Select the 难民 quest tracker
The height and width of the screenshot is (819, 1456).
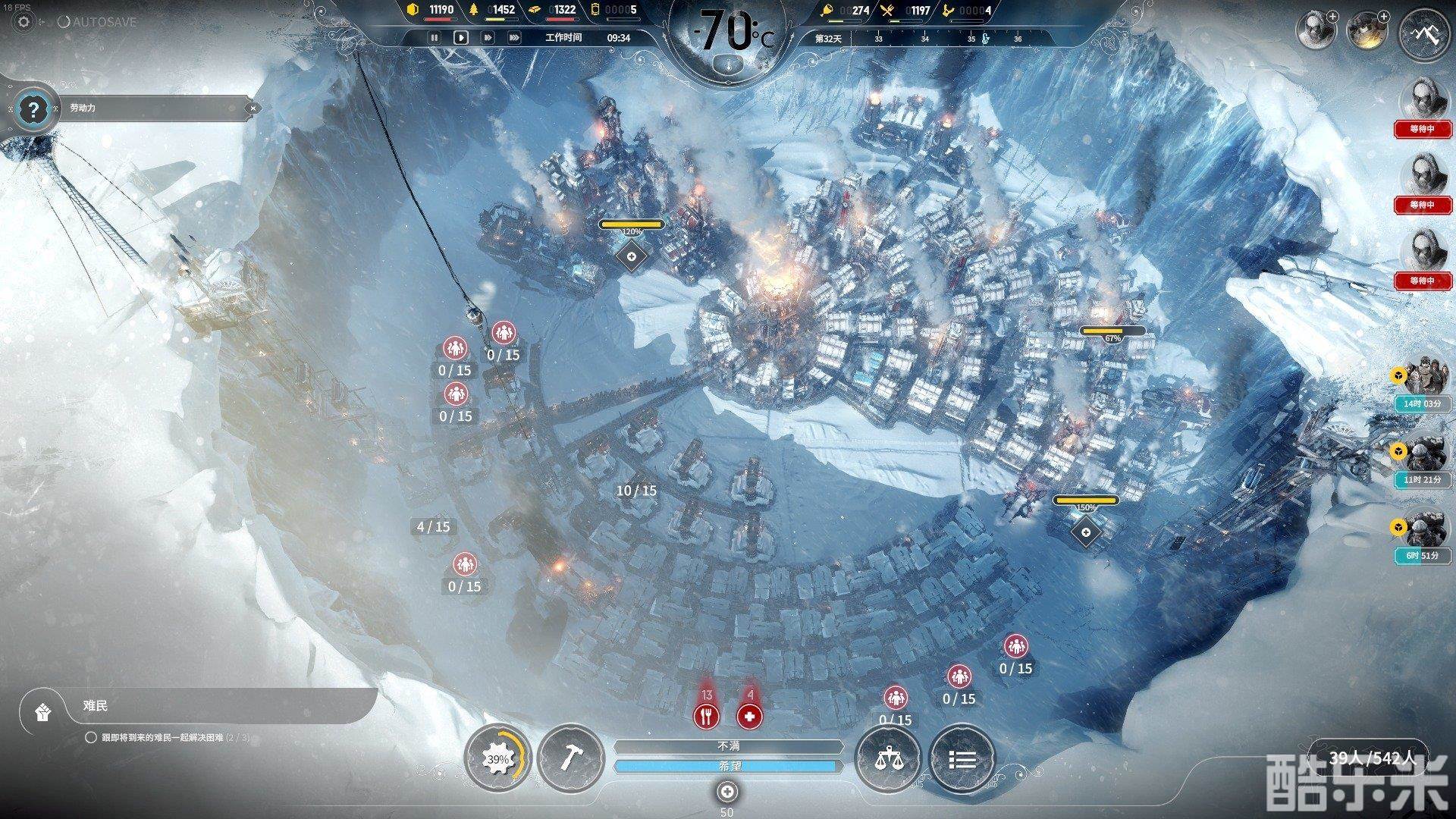(x=197, y=707)
